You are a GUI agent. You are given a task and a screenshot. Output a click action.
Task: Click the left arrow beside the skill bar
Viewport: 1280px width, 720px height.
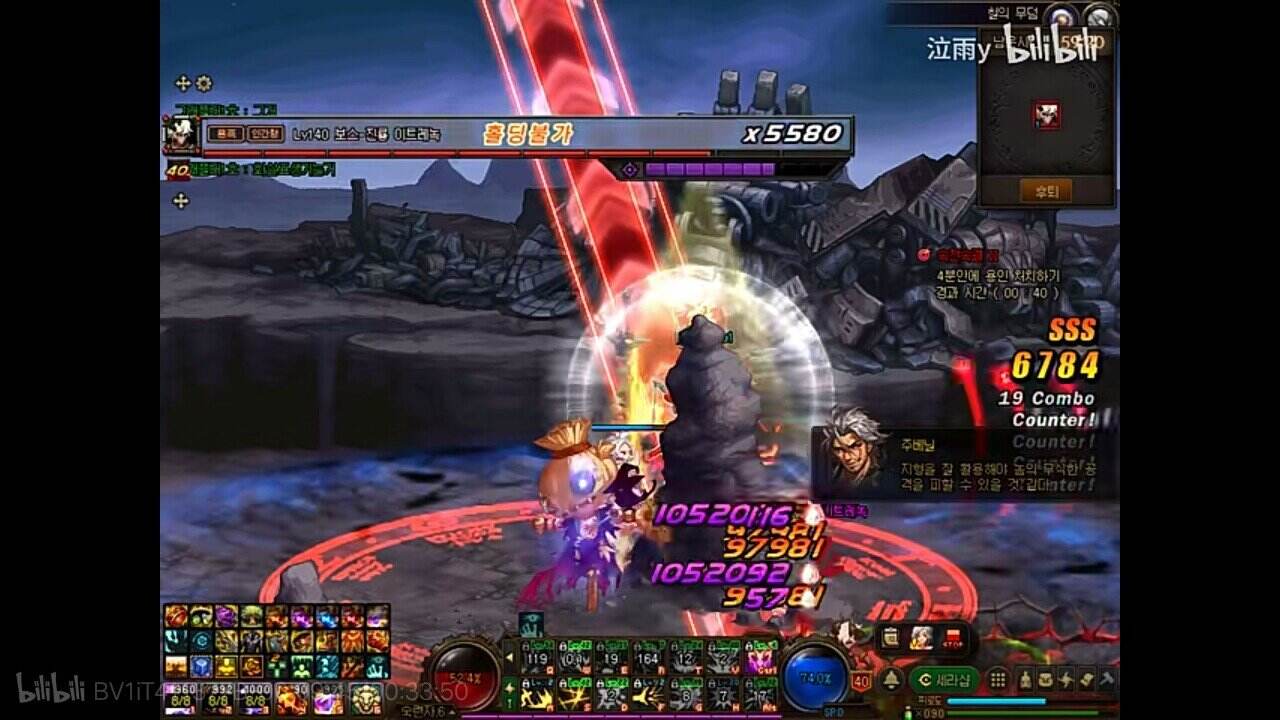click(x=511, y=659)
